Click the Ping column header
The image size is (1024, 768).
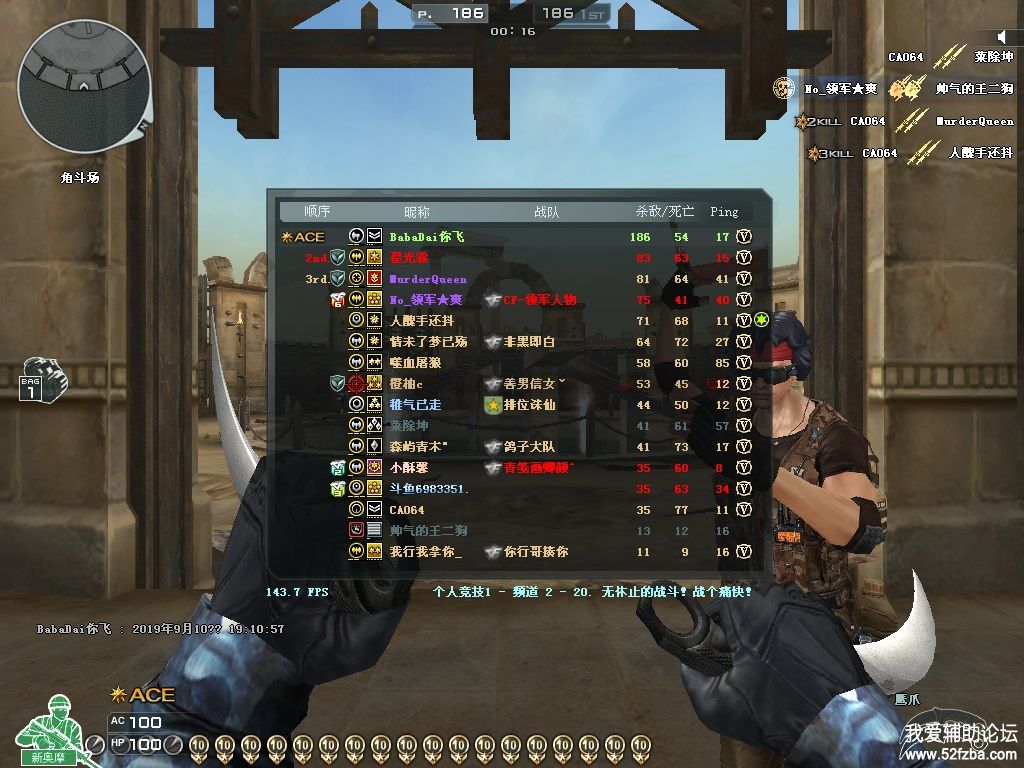[x=724, y=212]
